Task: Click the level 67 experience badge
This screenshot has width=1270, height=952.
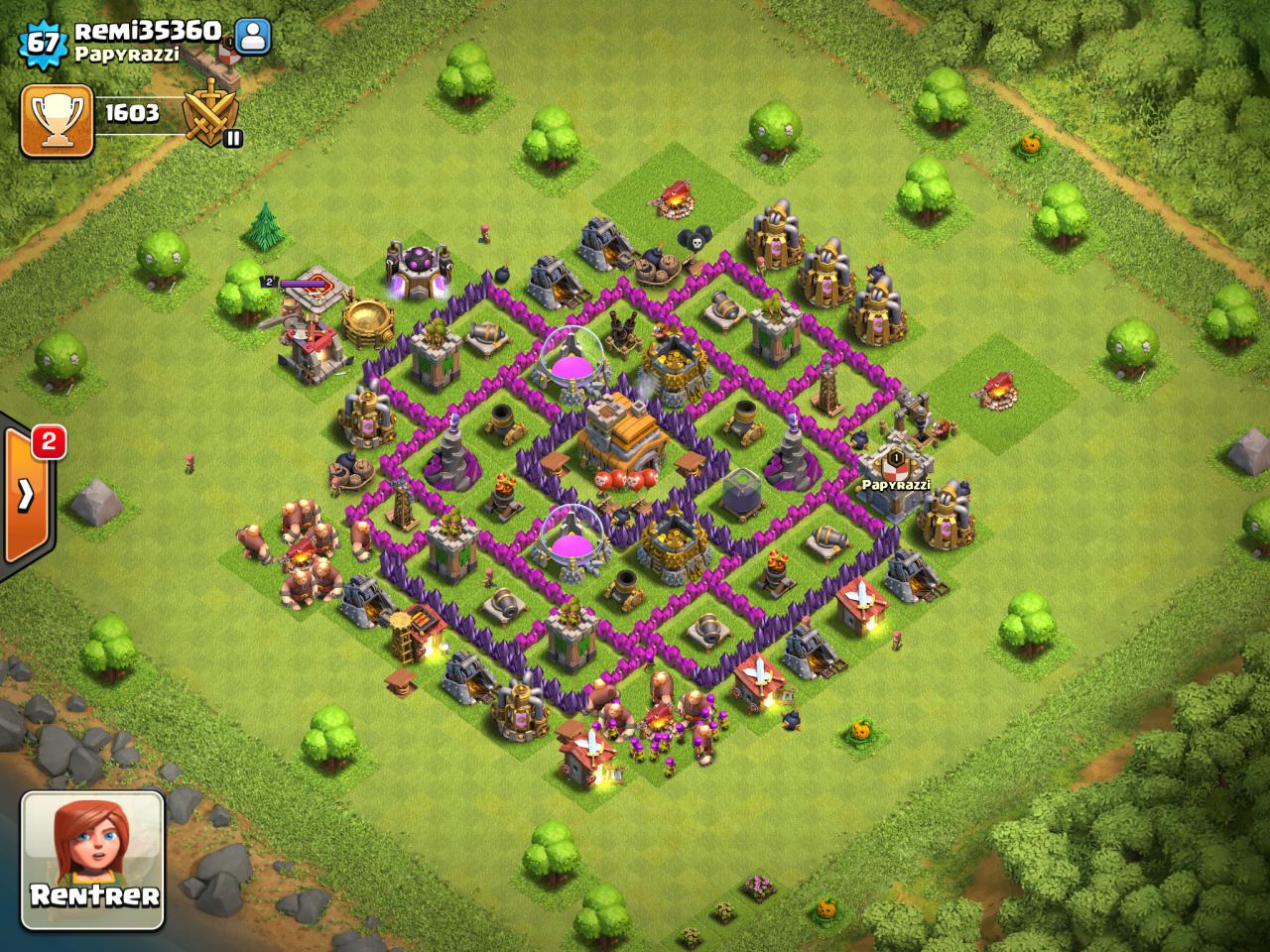Action: pos(42,43)
